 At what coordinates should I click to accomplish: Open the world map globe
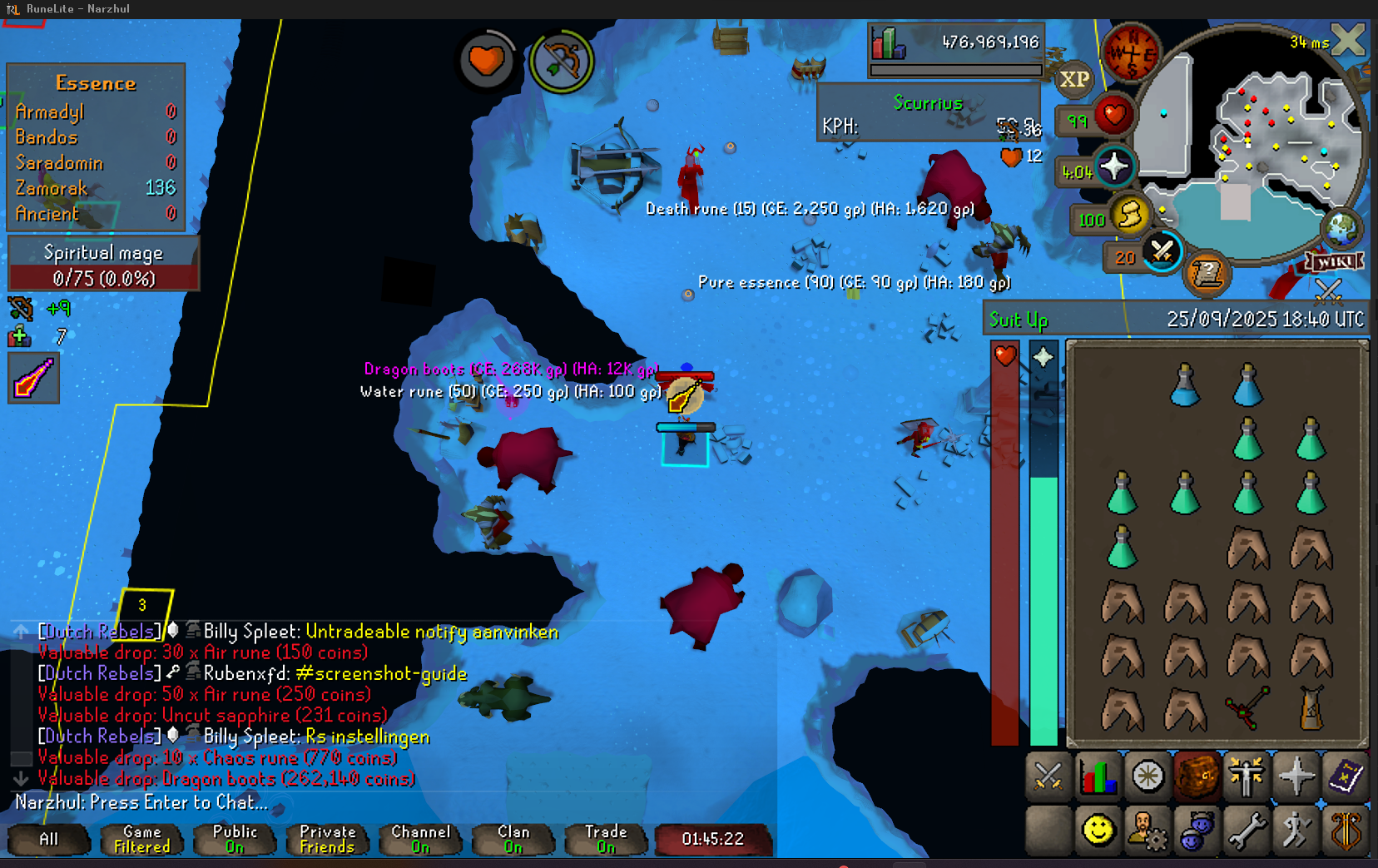click(1341, 228)
